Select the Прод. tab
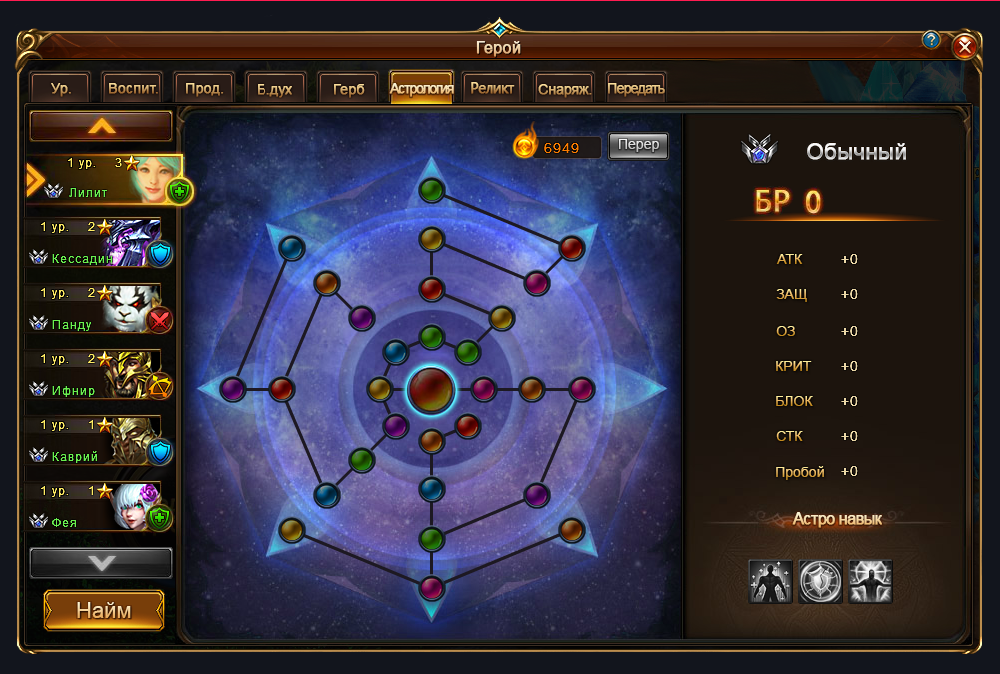This screenshot has width=1000, height=674. (204, 88)
